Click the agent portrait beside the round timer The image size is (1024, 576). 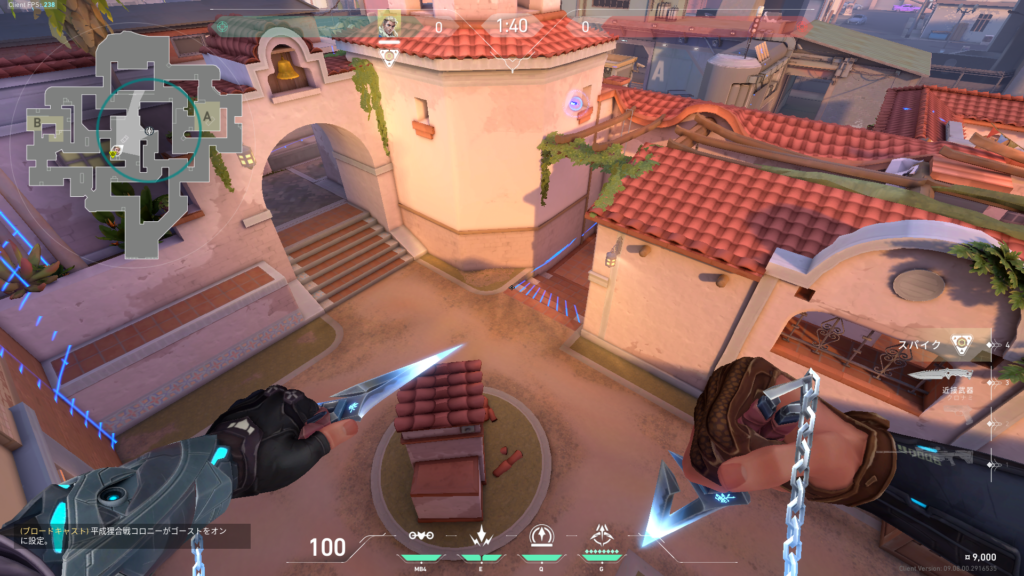pos(388,26)
